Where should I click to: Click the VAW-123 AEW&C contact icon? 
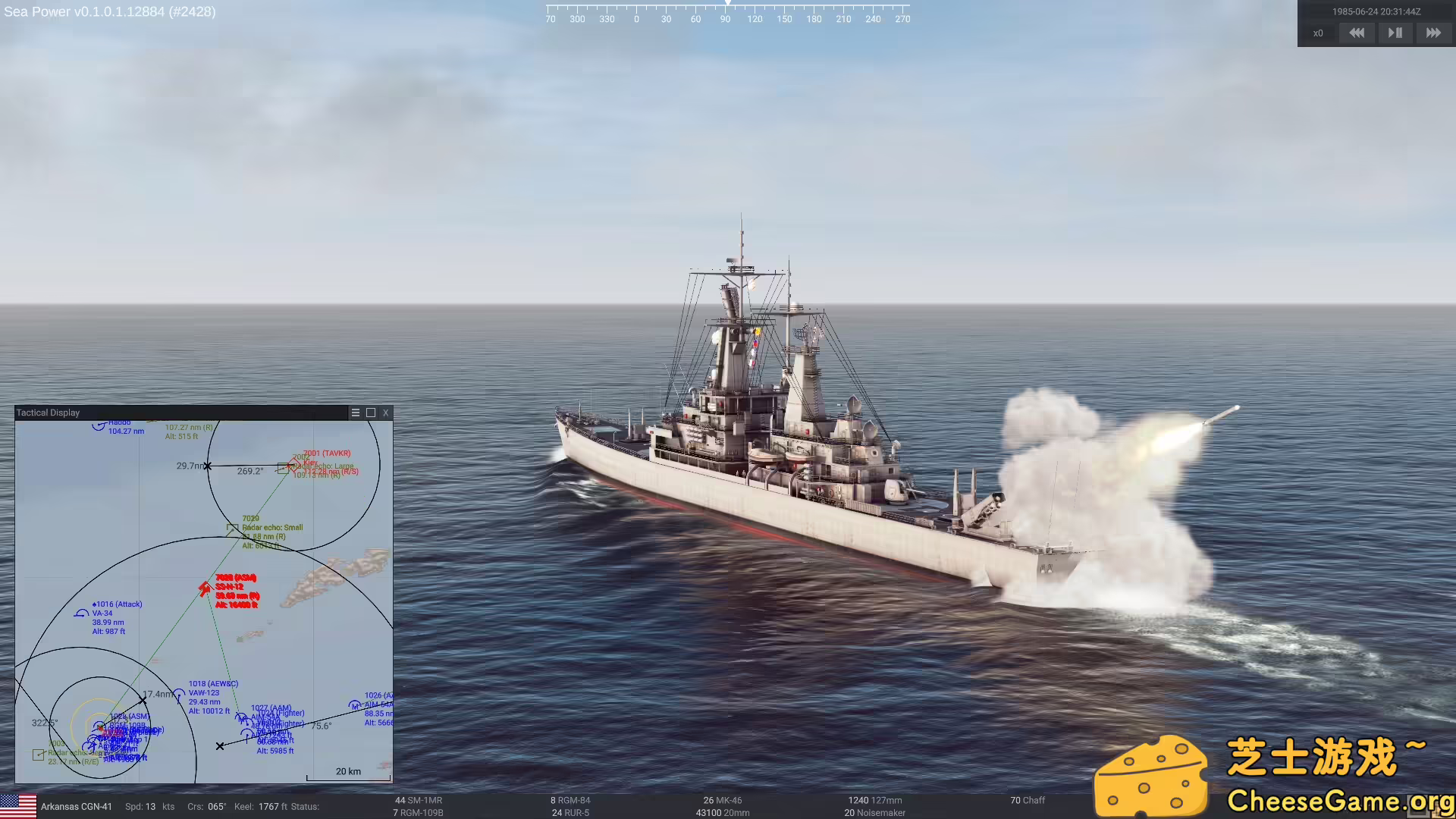point(179,692)
